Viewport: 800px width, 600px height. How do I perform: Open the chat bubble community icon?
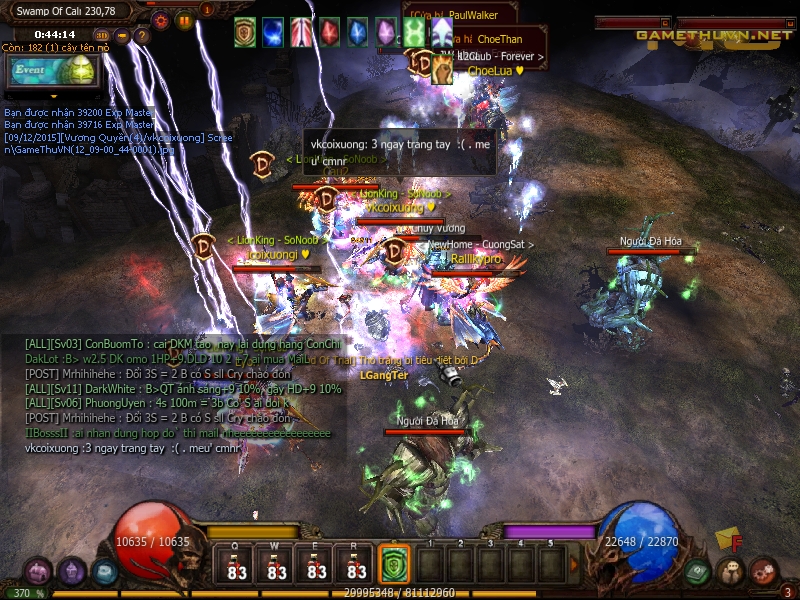click(731, 571)
